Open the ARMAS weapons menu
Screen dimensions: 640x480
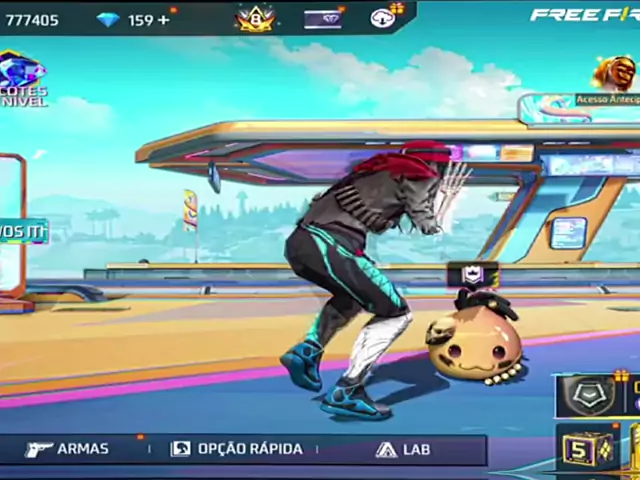click(x=67, y=449)
